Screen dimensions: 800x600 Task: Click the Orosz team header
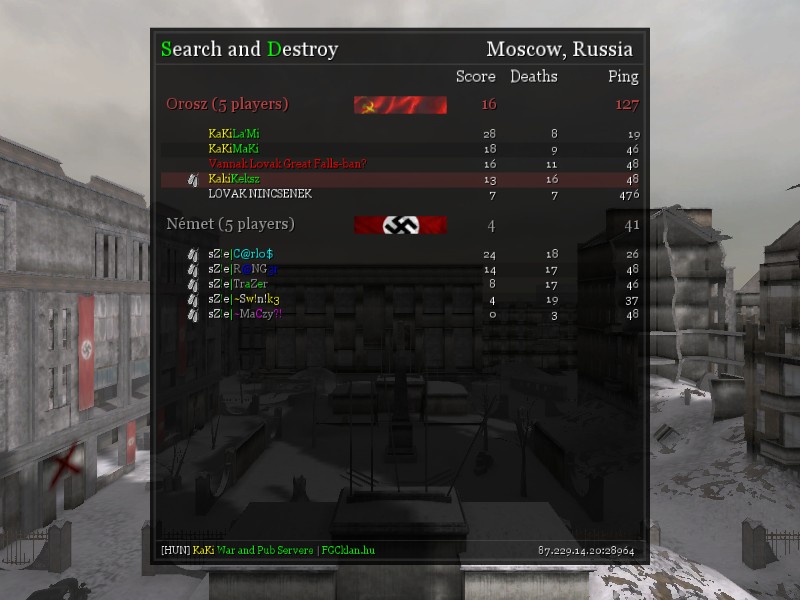point(227,104)
